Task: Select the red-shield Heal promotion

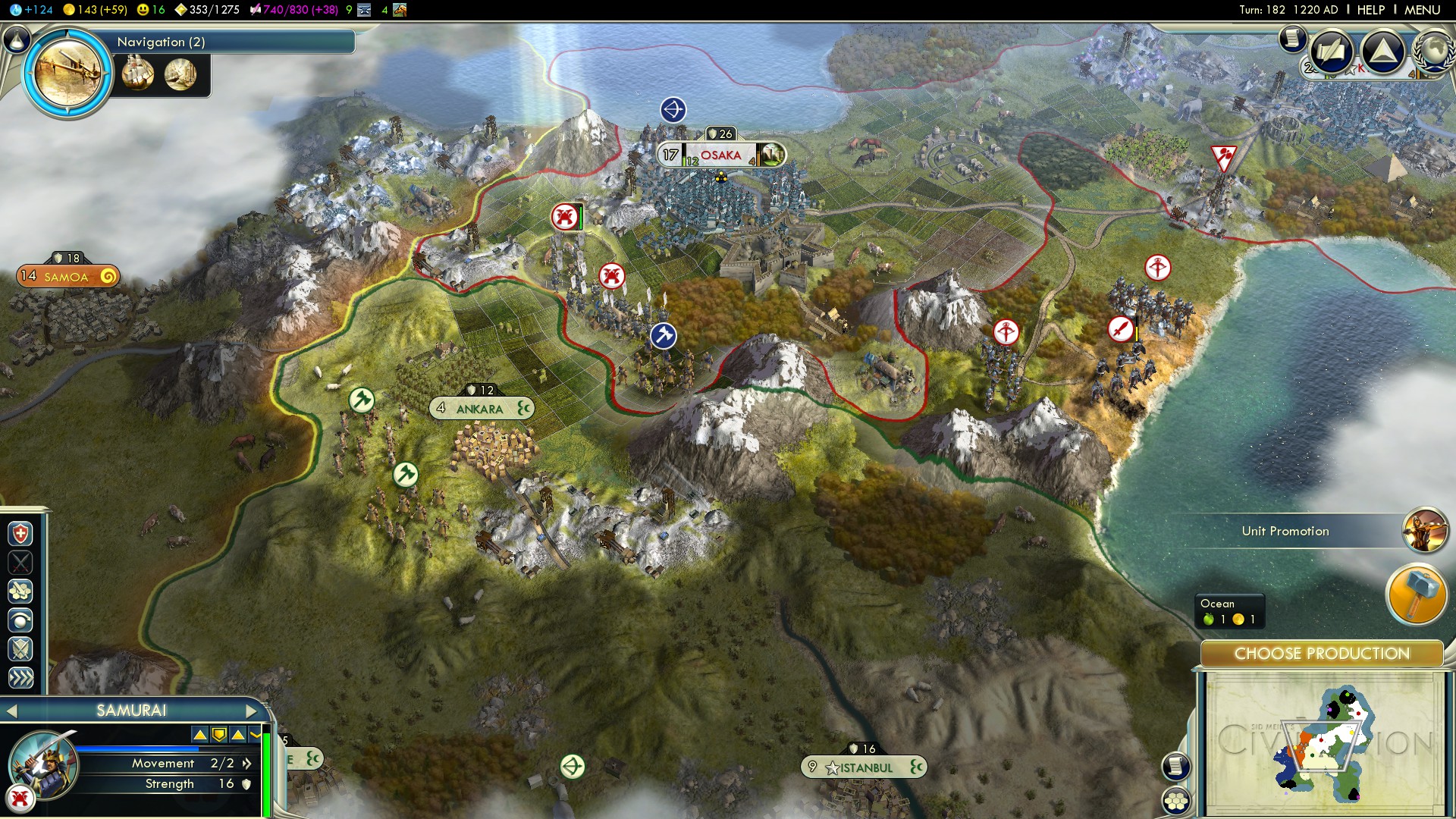Action: coord(20,534)
